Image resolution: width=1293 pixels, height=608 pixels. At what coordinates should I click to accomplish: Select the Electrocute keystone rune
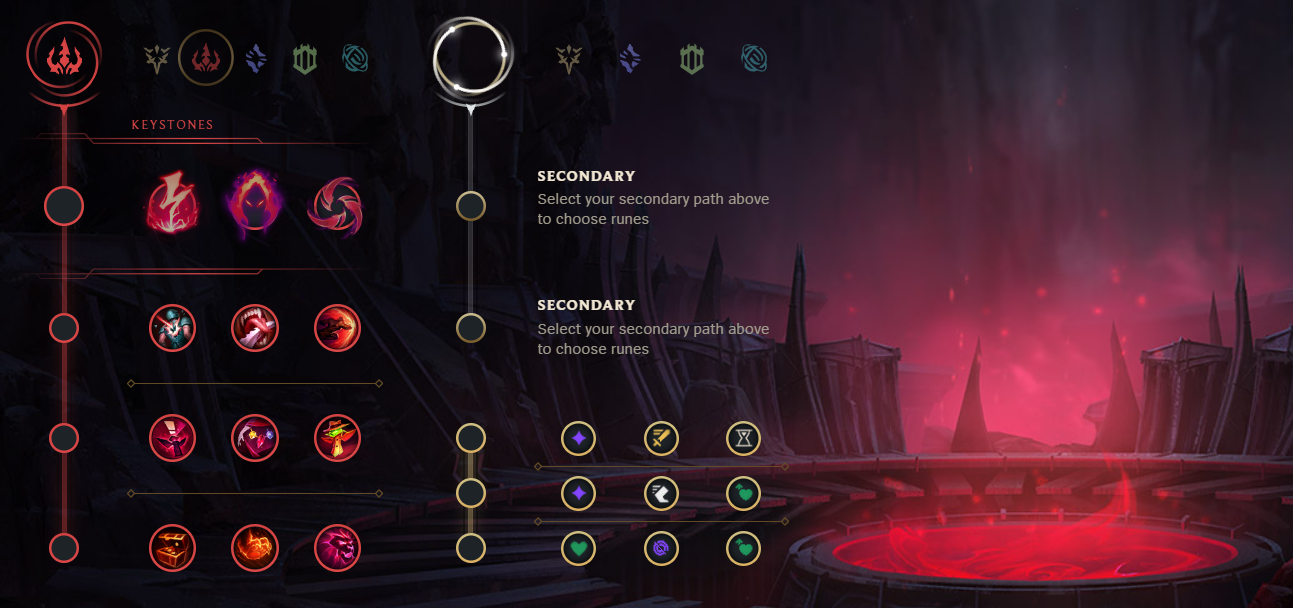pyautogui.click(x=173, y=202)
